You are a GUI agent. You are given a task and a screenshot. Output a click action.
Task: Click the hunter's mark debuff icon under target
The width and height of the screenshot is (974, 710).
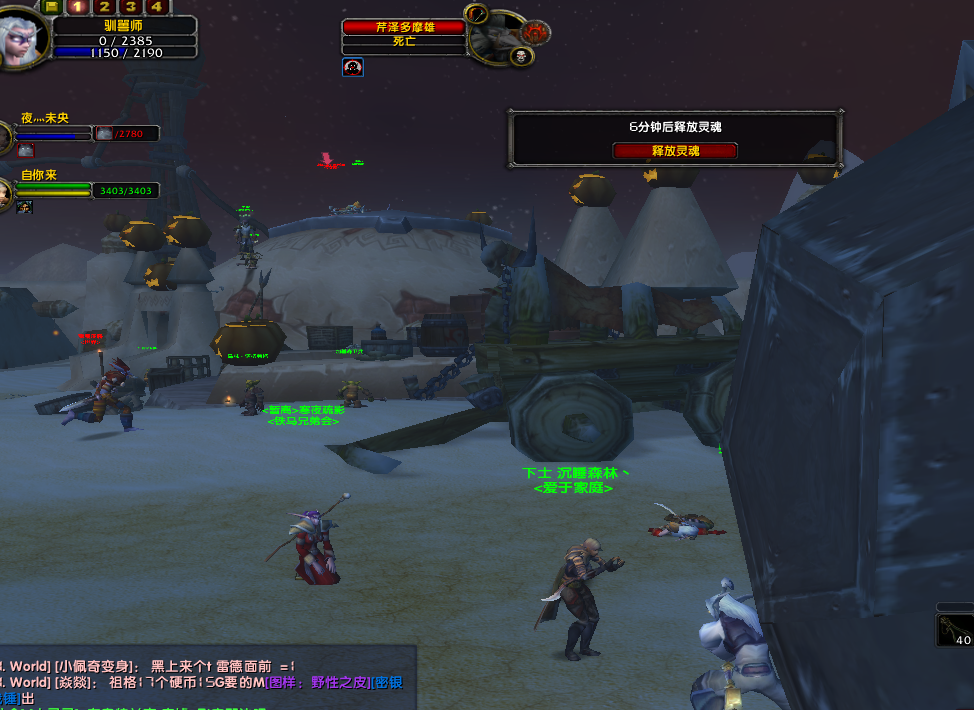tap(352, 67)
